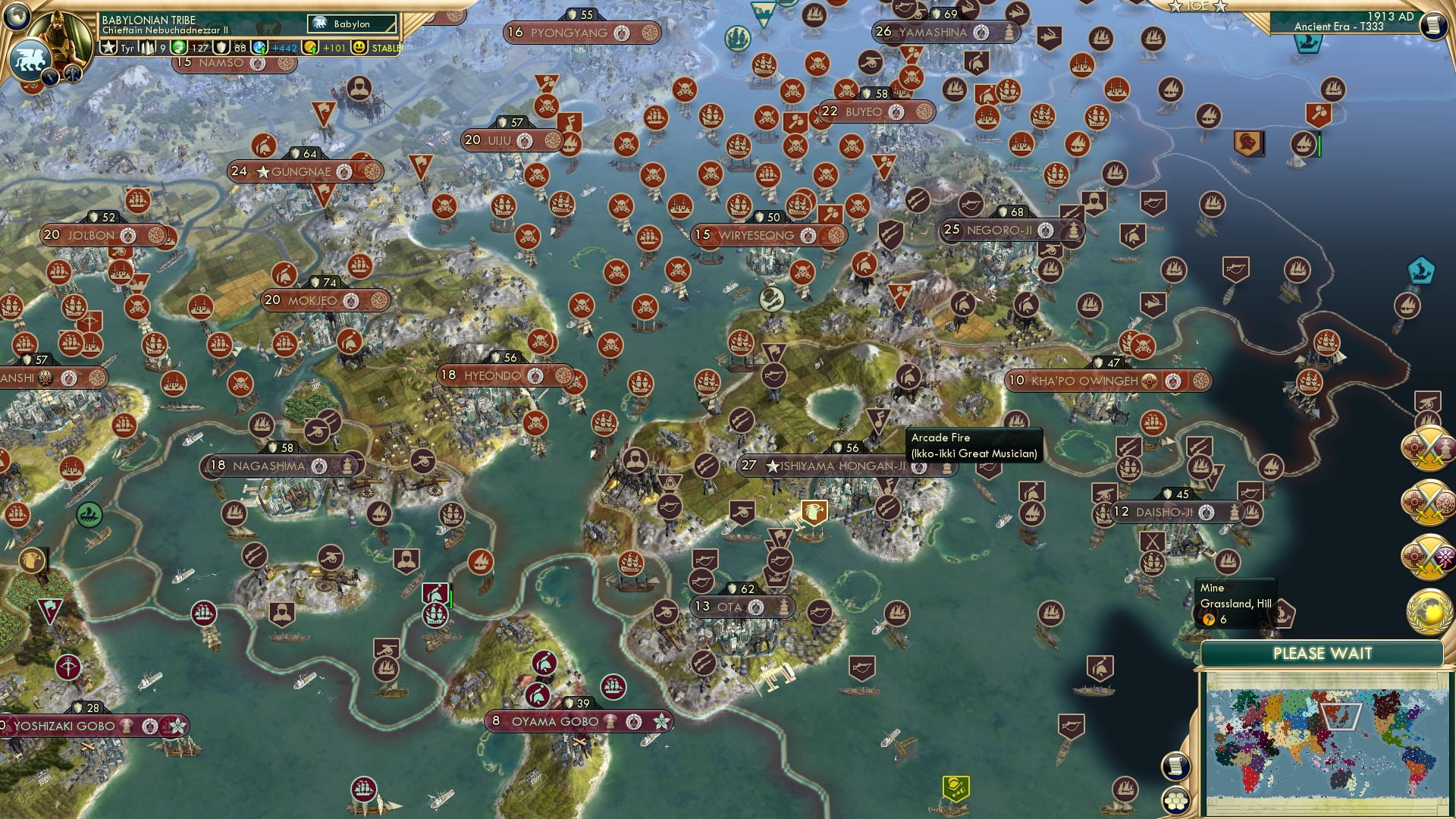Click the city count icon showing 9
Viewport: 1456px width, 819px height.
coord(148,49)
